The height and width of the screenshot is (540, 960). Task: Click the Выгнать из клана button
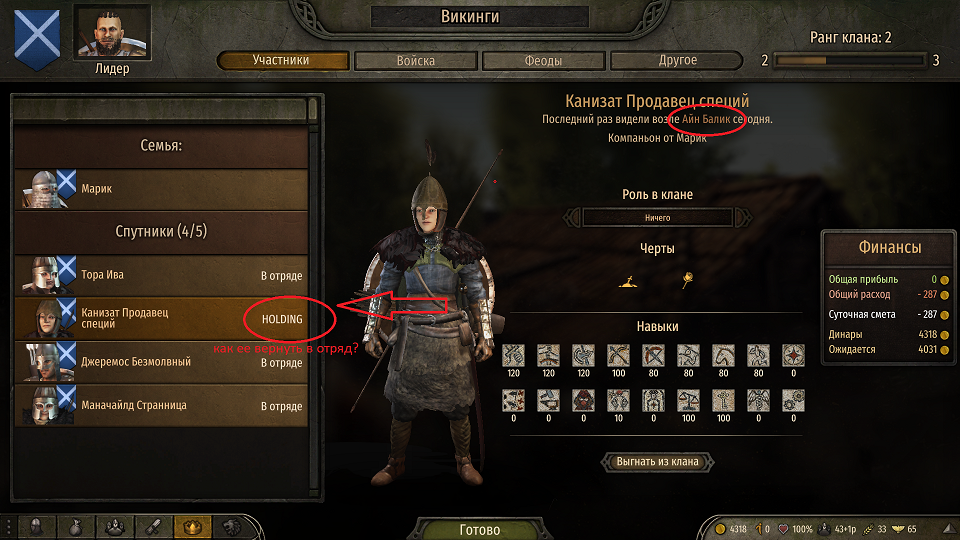pyautogui.click(x=657, y=462)
